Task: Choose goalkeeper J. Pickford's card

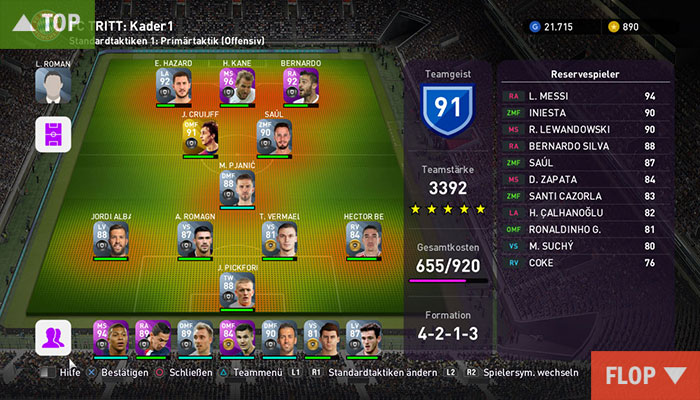Action: (236, 290)
